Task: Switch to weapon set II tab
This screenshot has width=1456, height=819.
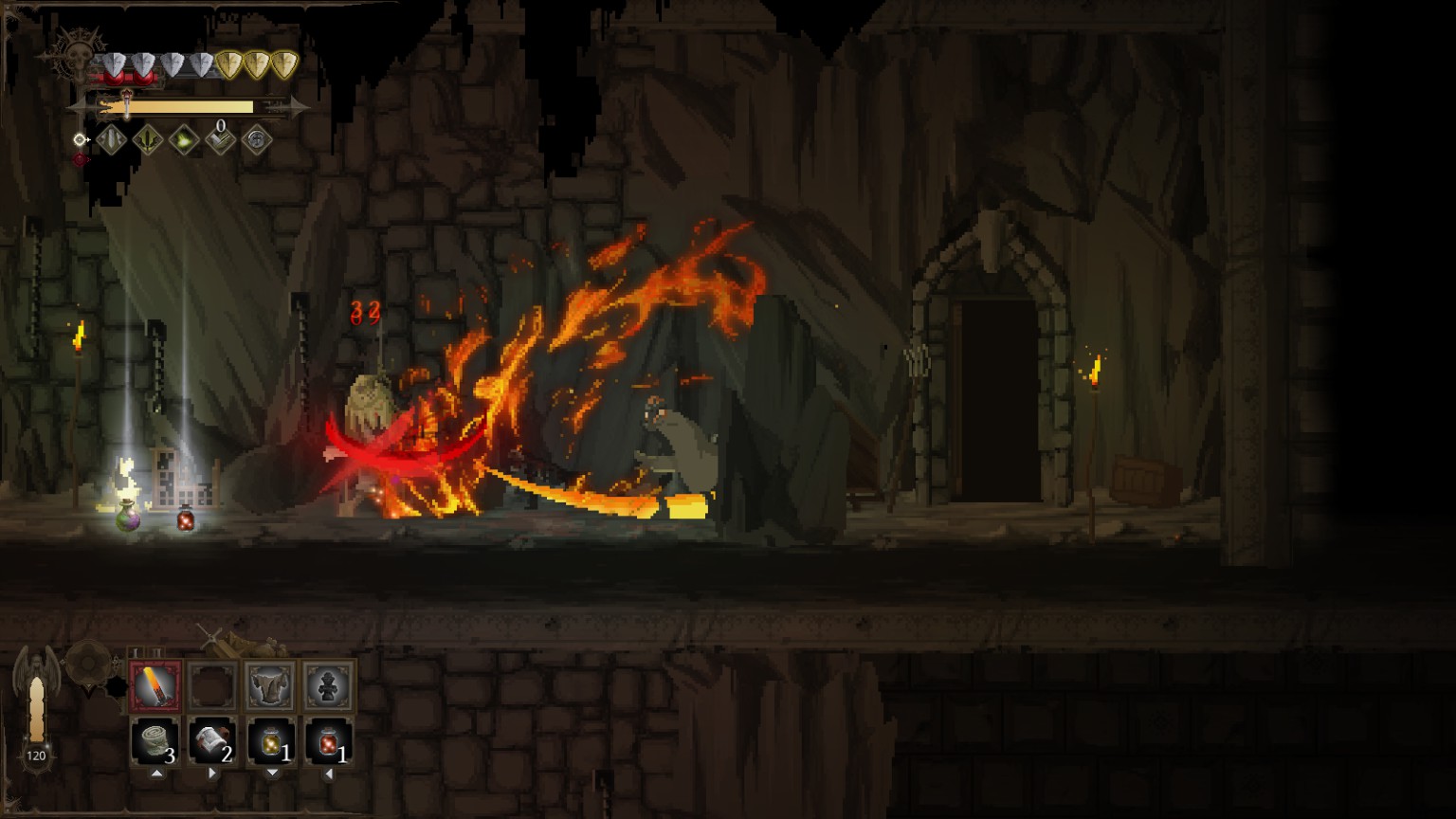Action: coord(156,653)
